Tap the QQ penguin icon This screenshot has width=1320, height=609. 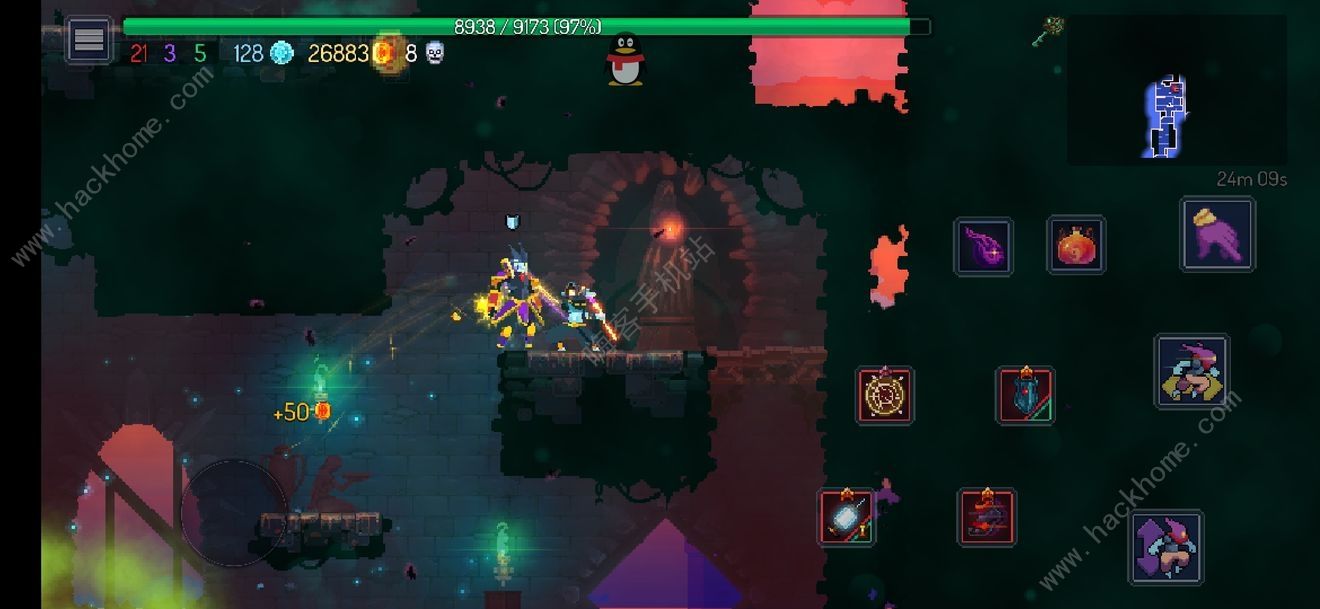tap(626, 60)
